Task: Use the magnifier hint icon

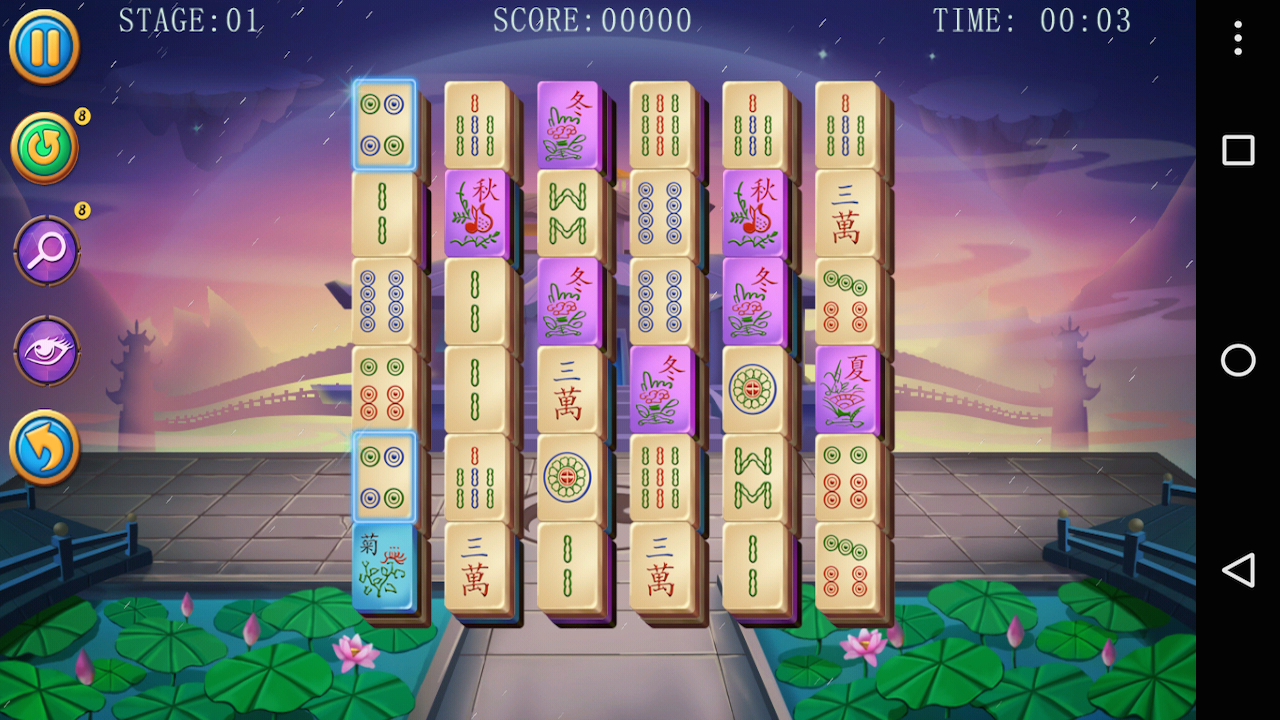Action: coord(44,251)
